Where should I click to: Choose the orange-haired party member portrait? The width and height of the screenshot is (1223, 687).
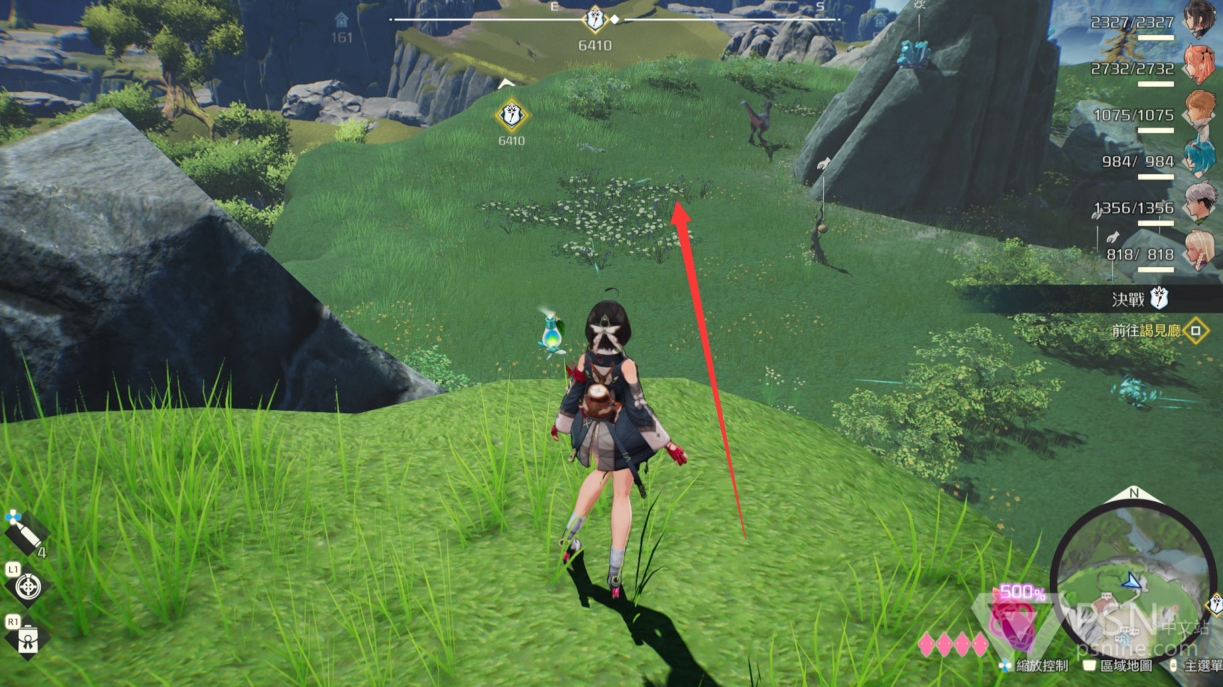click(x=1199, y=109)
